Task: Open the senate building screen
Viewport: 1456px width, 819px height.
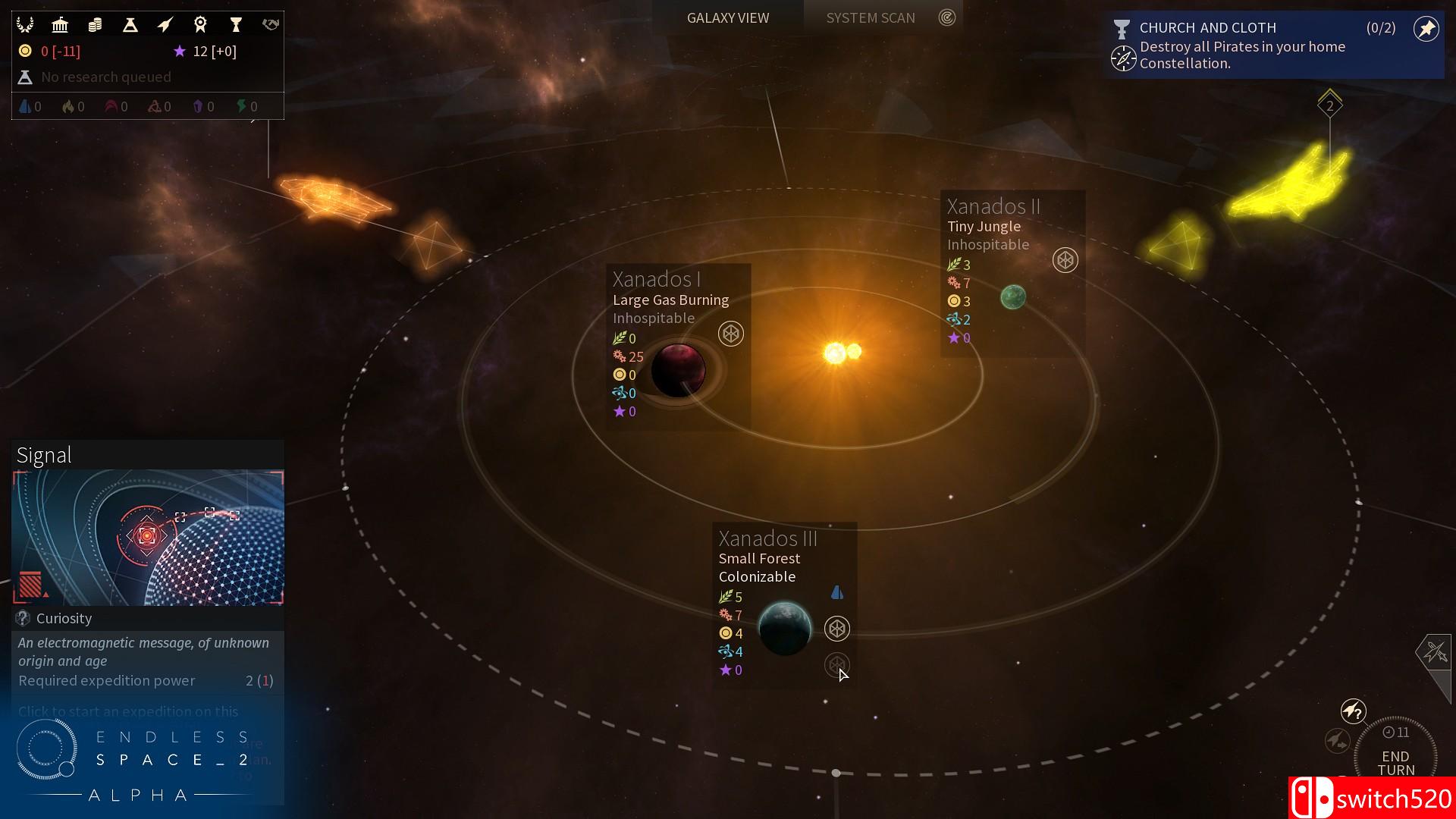Action: point(60,25)
